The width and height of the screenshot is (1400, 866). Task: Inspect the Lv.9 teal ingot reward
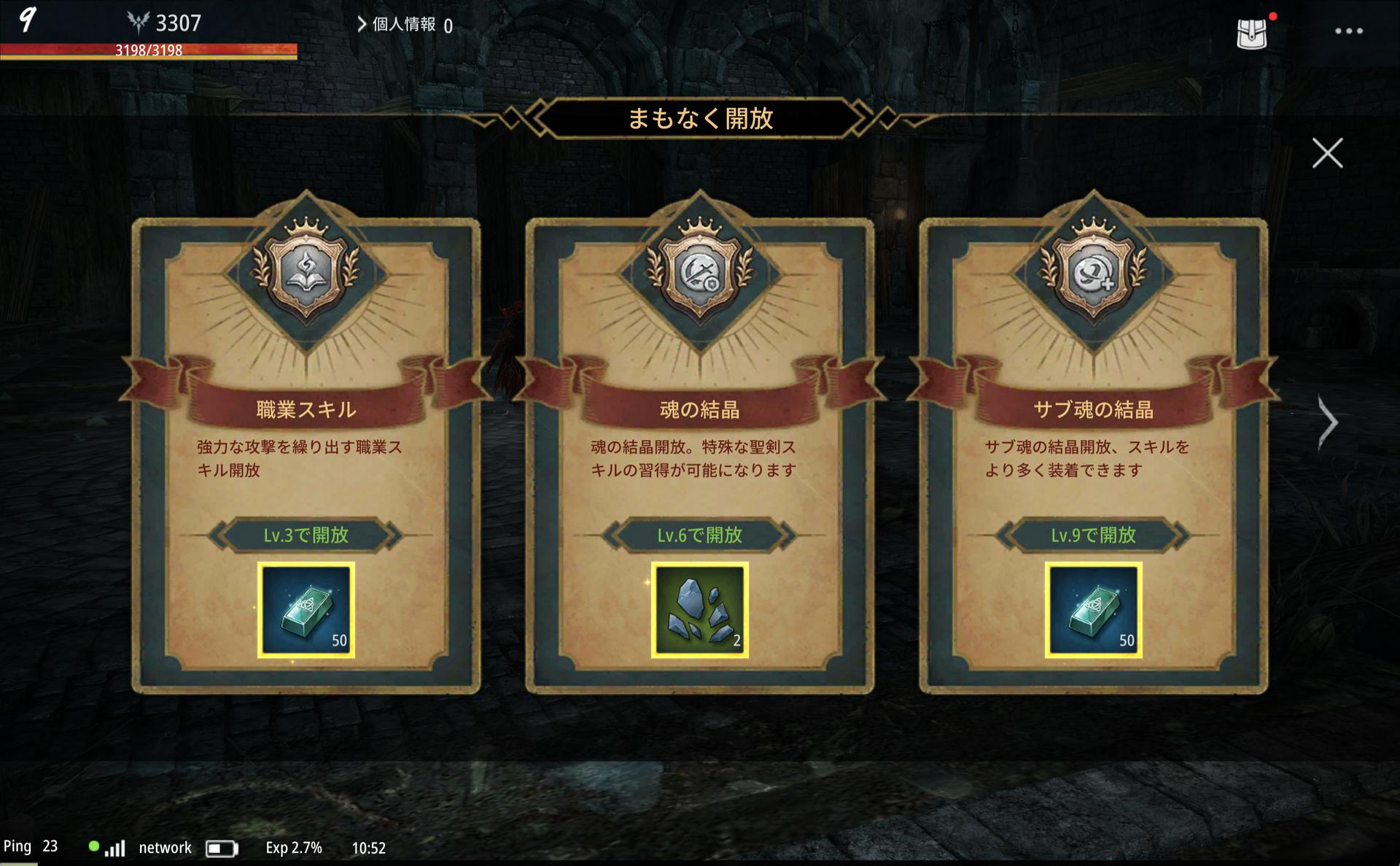(1093, 610)
